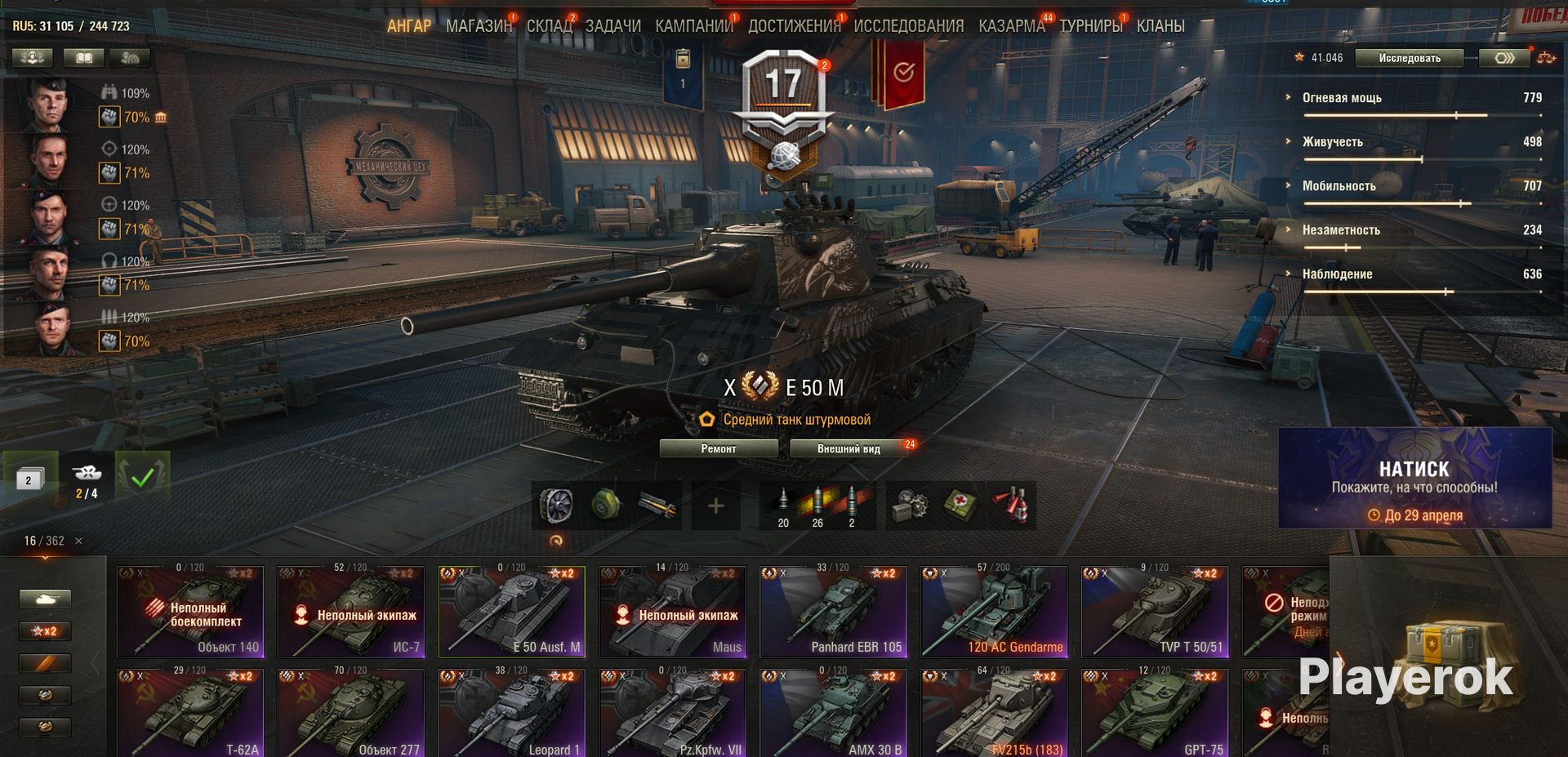Screen dimensions: 1568x757
Task: Choose the TVP T 50/51 tank card
Action: (x=1154, y=612)
